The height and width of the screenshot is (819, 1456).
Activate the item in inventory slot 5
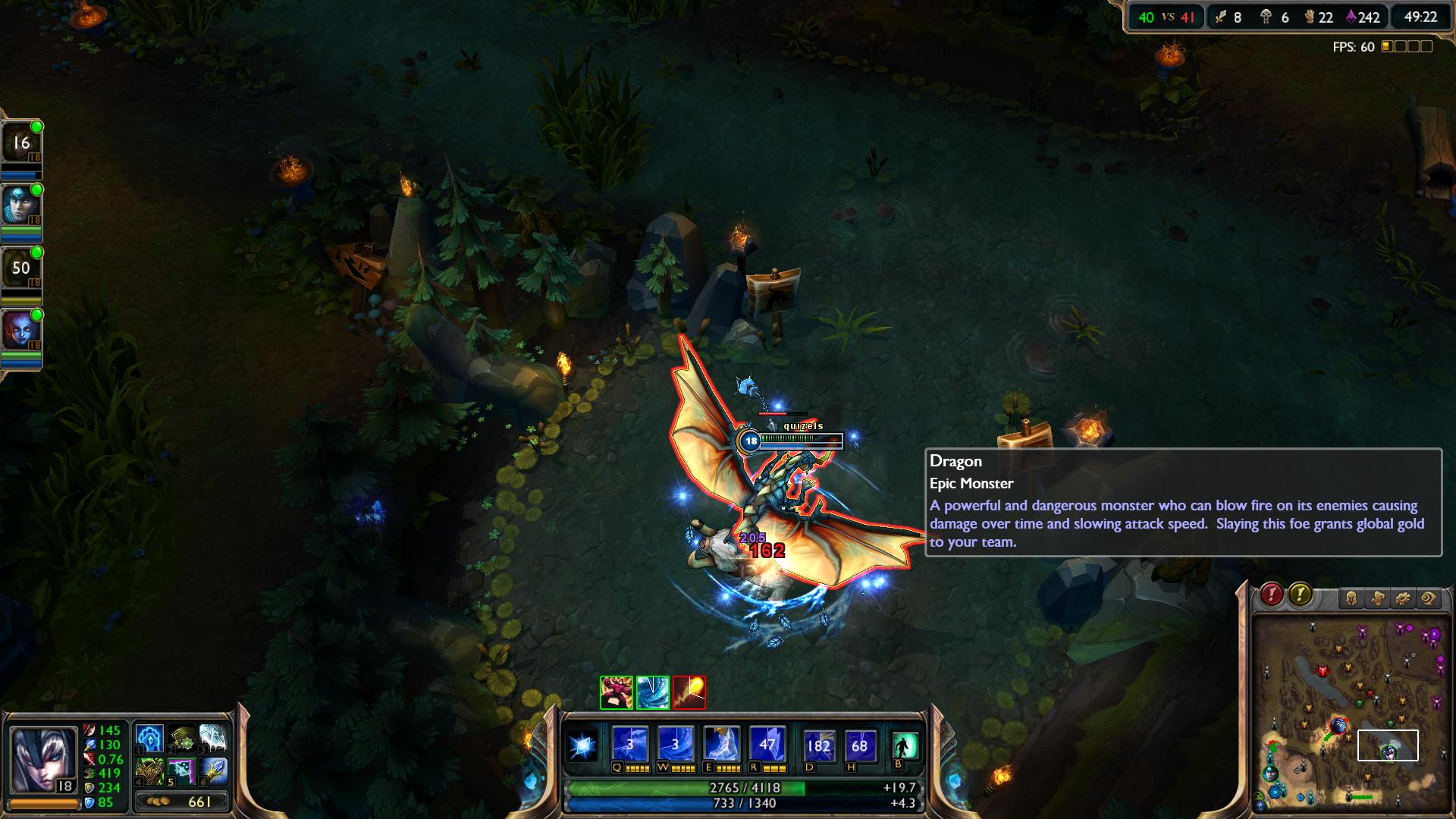182,771
